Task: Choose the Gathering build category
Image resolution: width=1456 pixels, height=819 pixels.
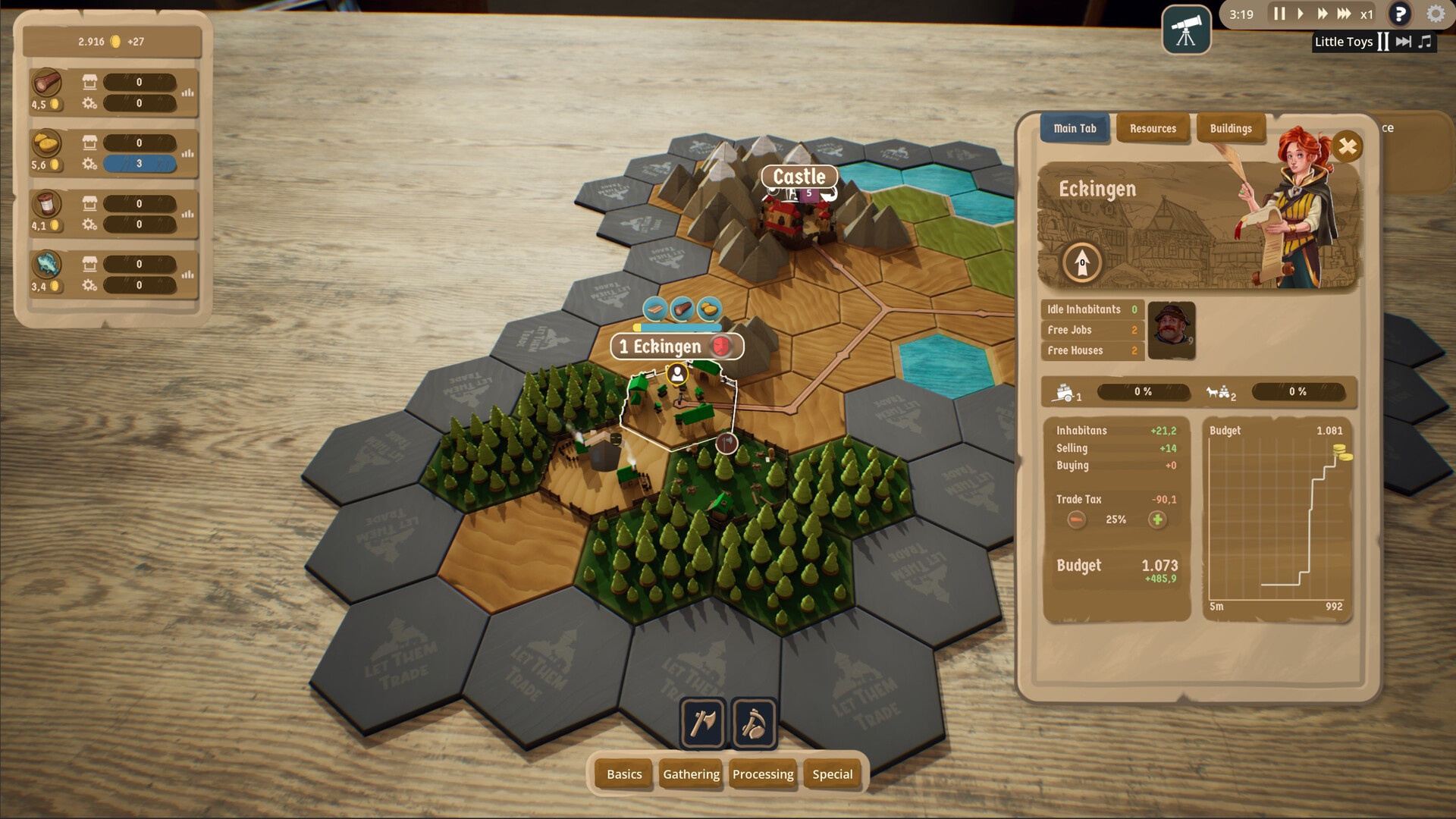Action: pyautogui.click(x=691, y=774)
